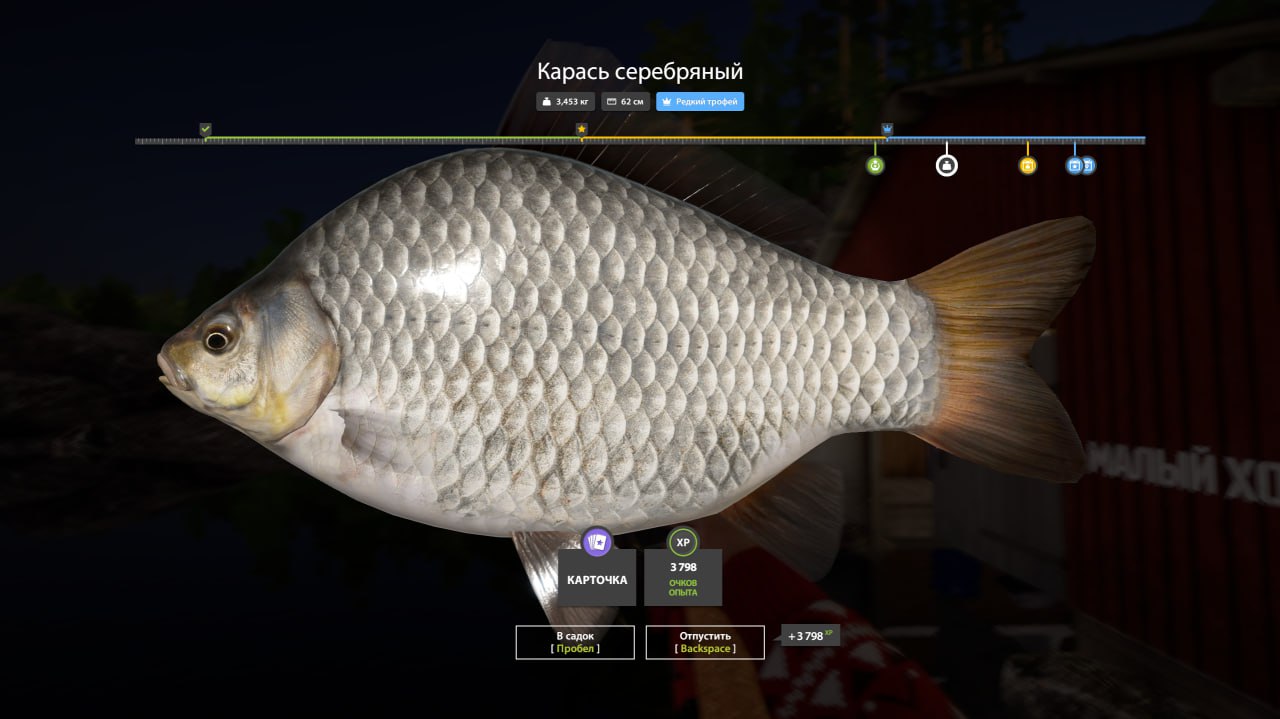1280x719 pixels.
Task: Click the green checkmark marker on the scale
Action: pos(205,129)
